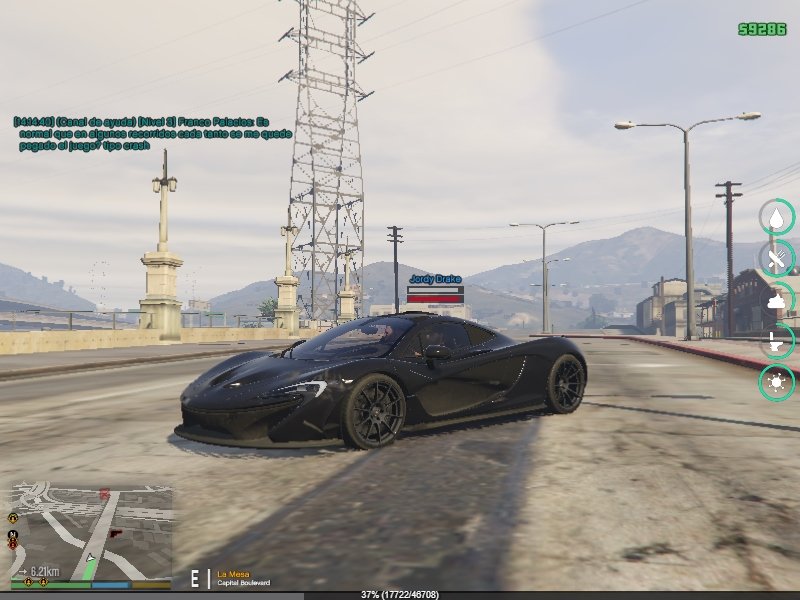Click the water drop thirst icon
Viewport: 800px width, 600px height.
pyautogui.click(x=777, y=217)
